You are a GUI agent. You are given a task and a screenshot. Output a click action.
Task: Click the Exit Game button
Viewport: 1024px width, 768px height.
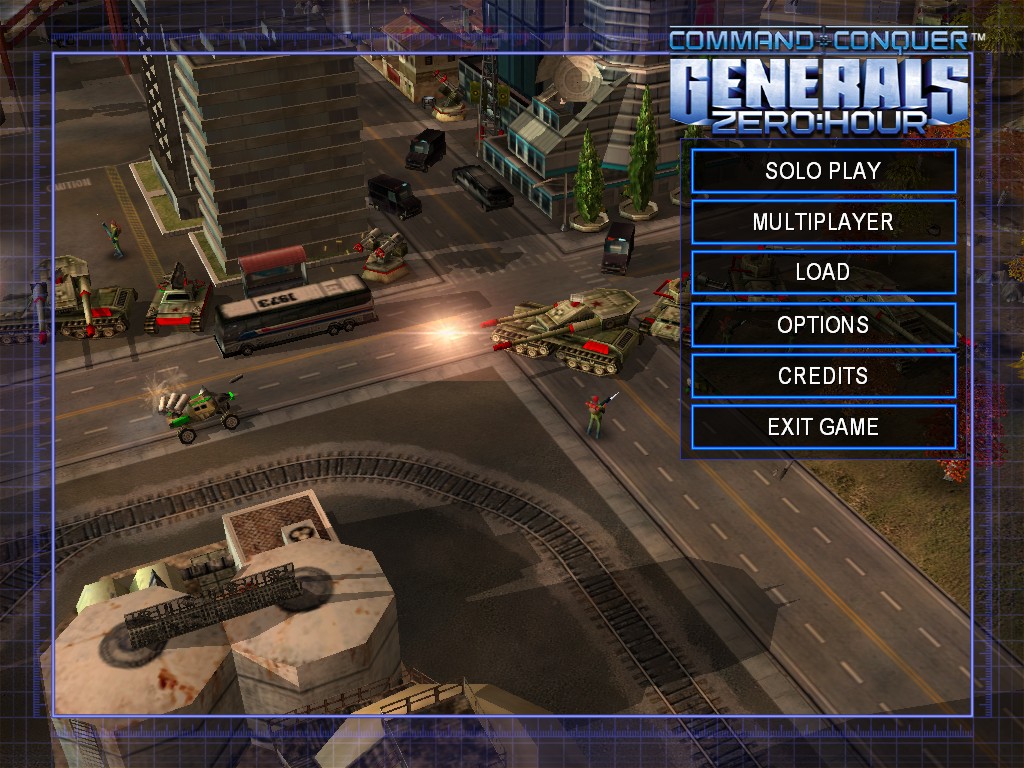coord(823,427)
